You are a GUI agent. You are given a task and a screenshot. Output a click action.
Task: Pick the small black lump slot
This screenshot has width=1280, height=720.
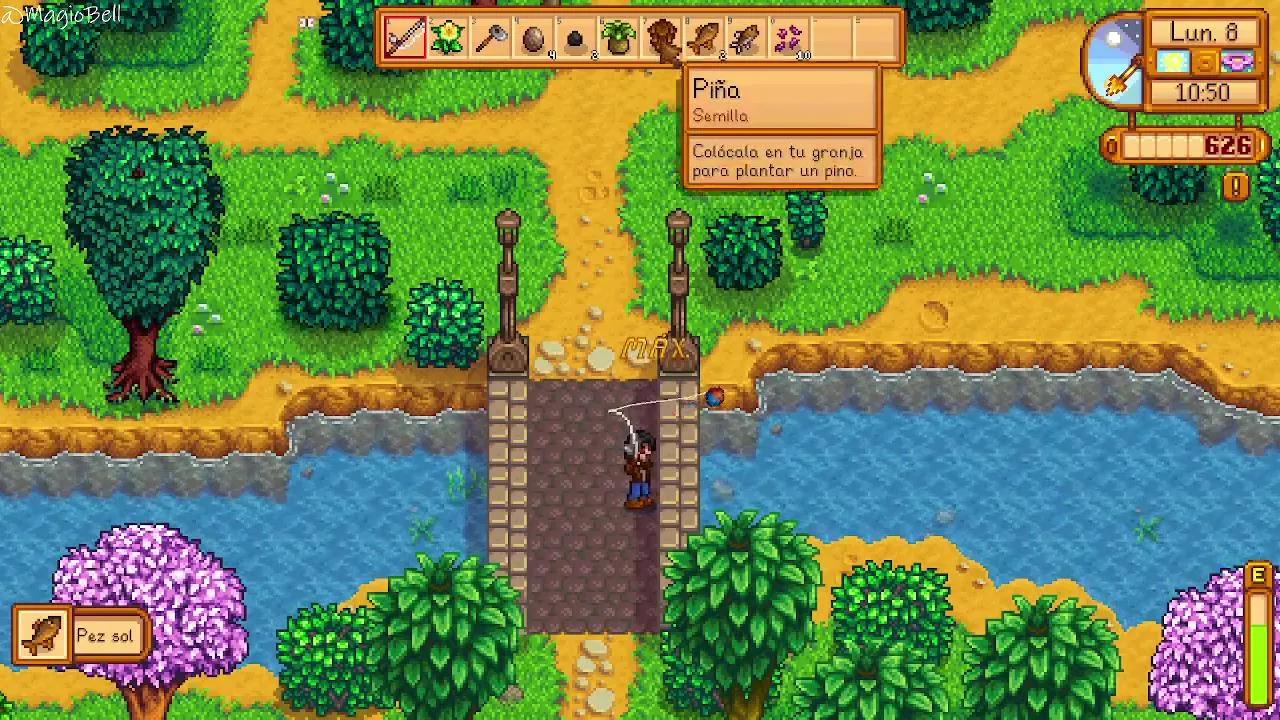(577, 40)
